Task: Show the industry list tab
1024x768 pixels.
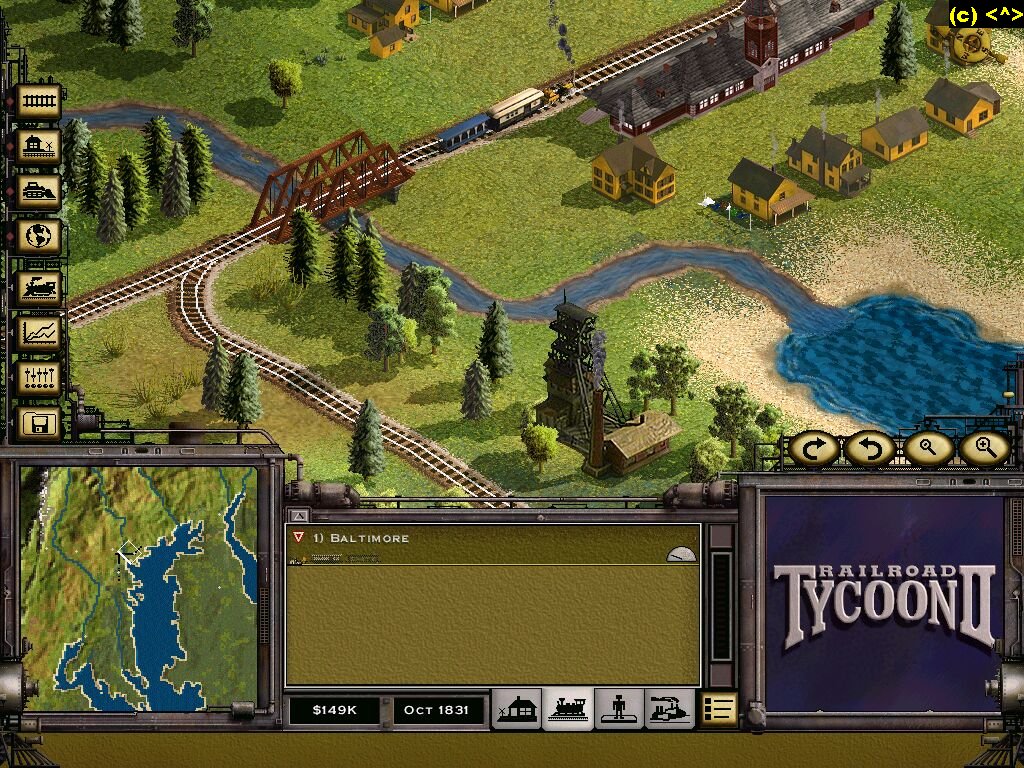Action: point(669,709)
